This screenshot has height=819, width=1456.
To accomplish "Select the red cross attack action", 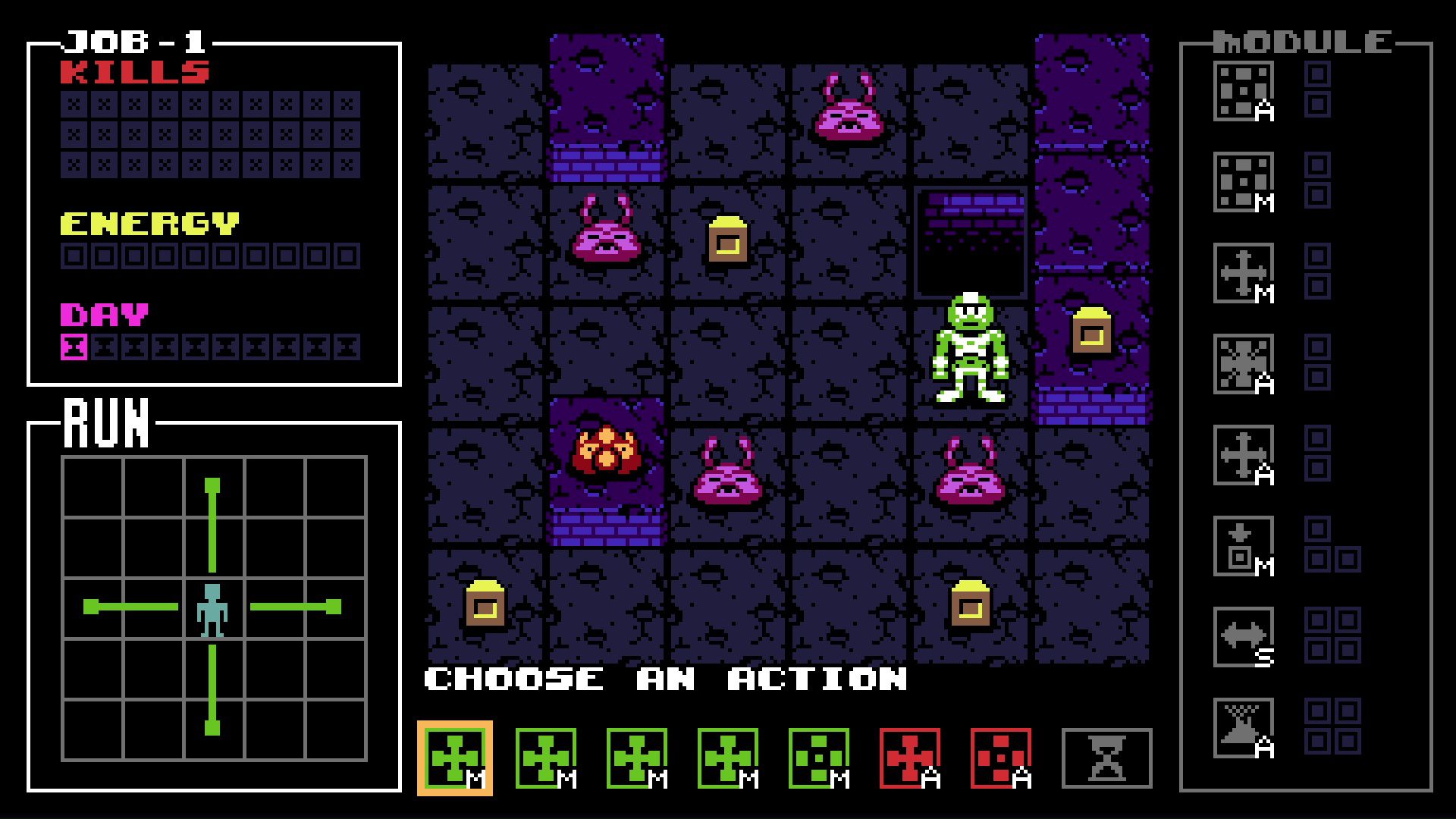I will click(910, 758).
